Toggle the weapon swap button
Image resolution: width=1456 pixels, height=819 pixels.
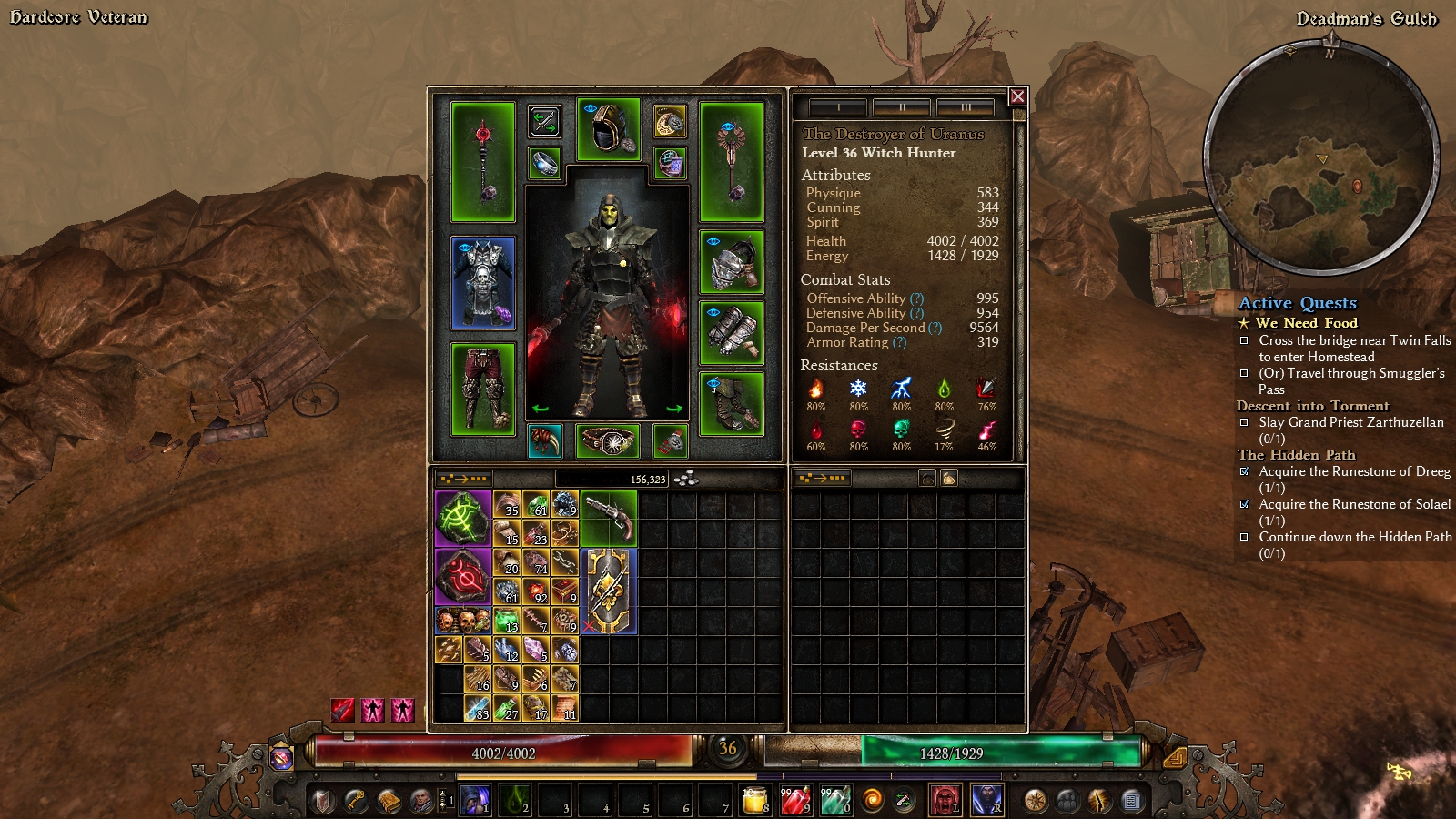click(544, 121)
